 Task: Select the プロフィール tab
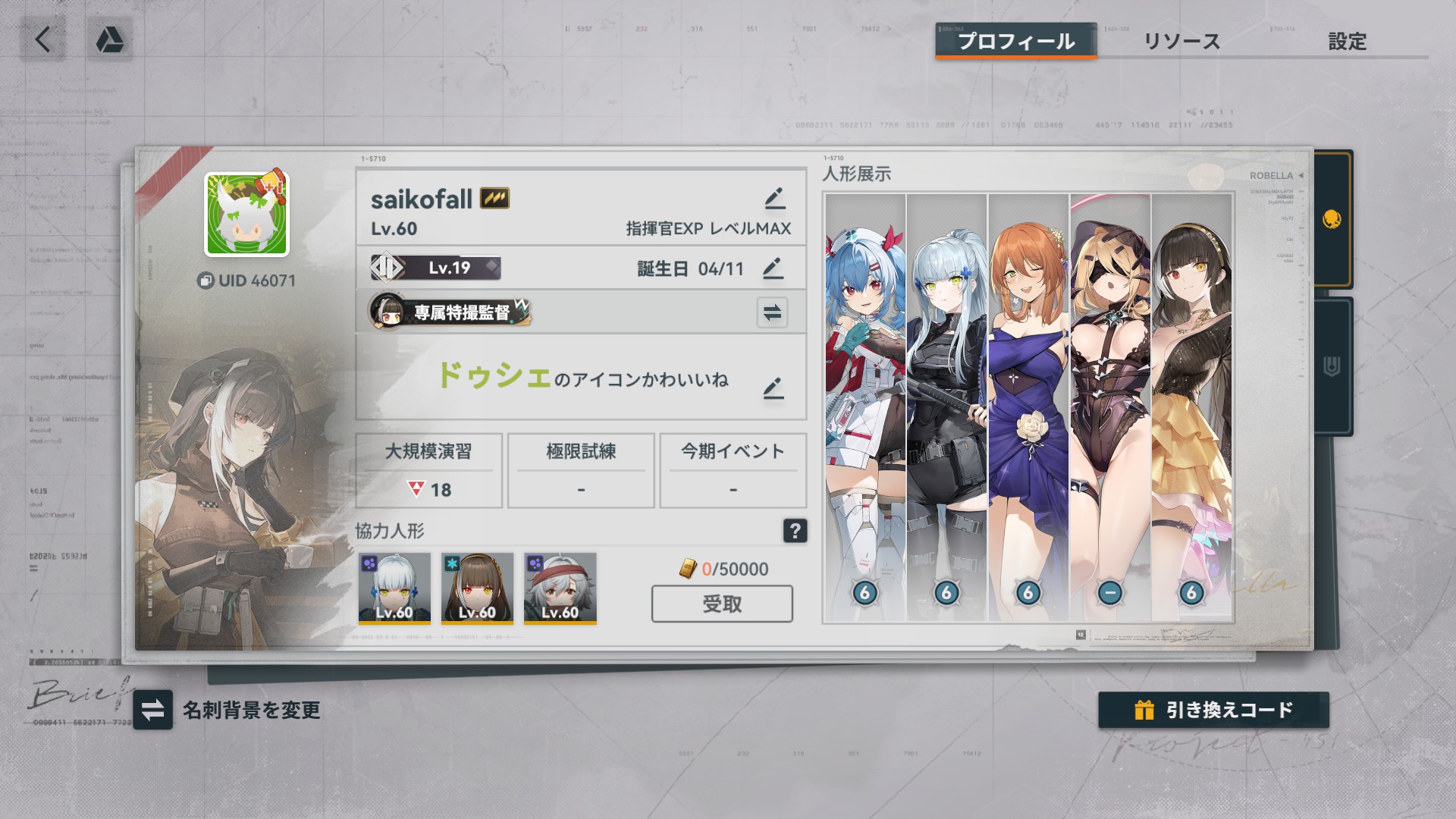tap(1015, 42)
